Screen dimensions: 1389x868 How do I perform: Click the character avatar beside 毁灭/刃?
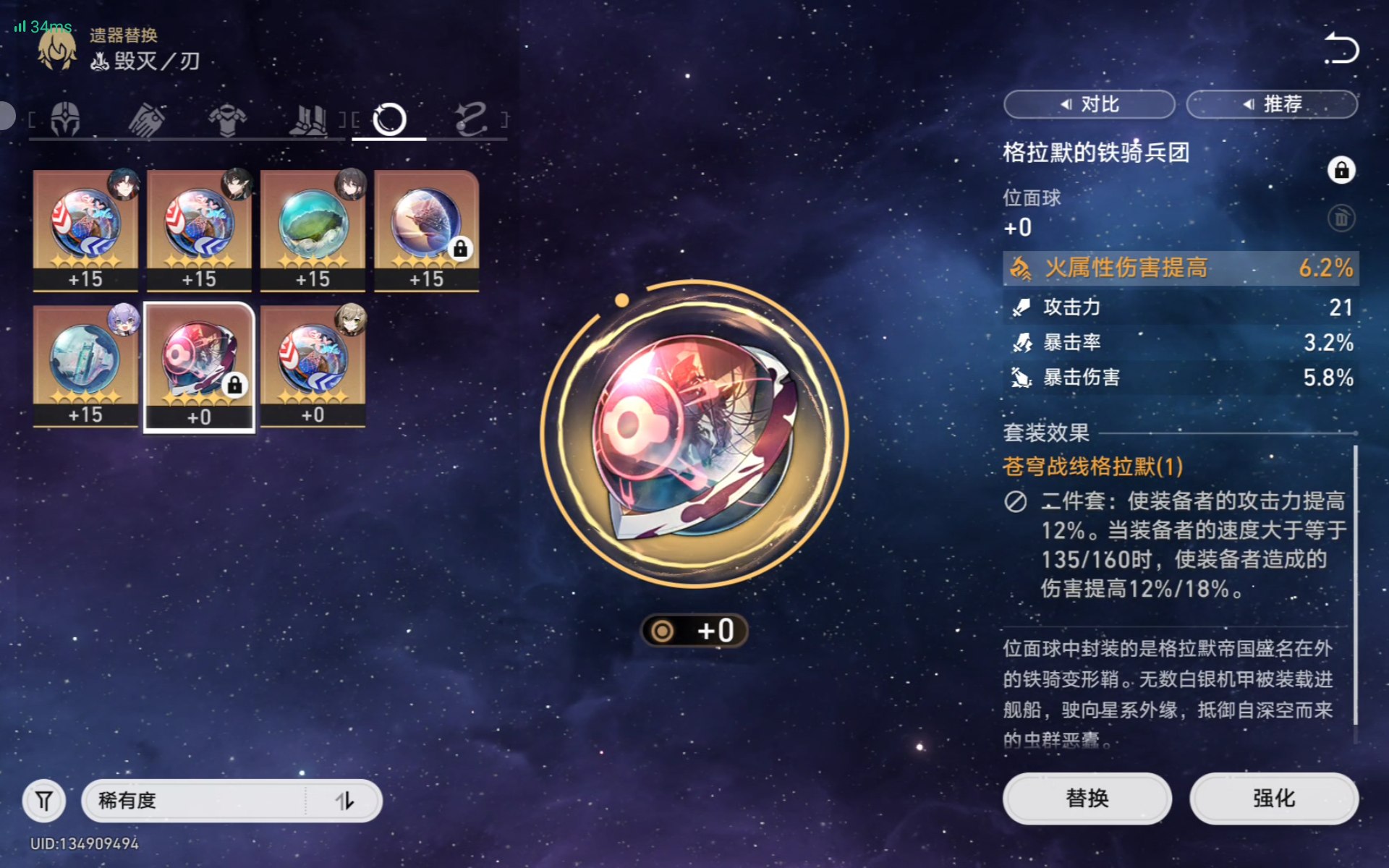(55, 48)
